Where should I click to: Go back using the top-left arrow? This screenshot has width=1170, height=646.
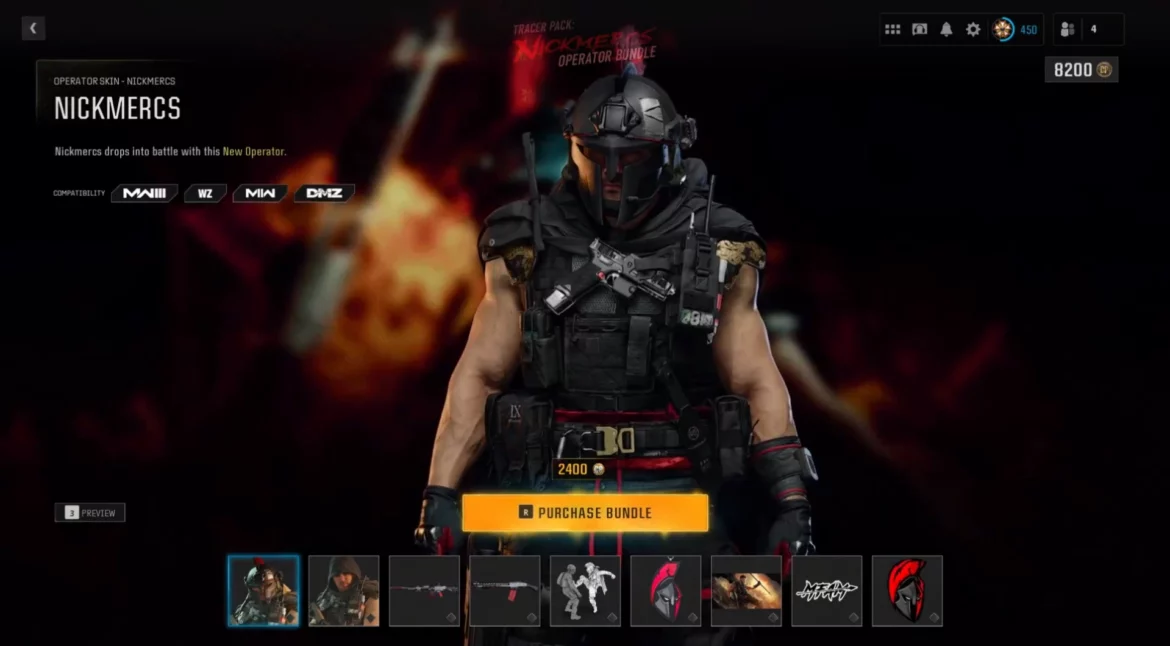[x=33, y=29]
